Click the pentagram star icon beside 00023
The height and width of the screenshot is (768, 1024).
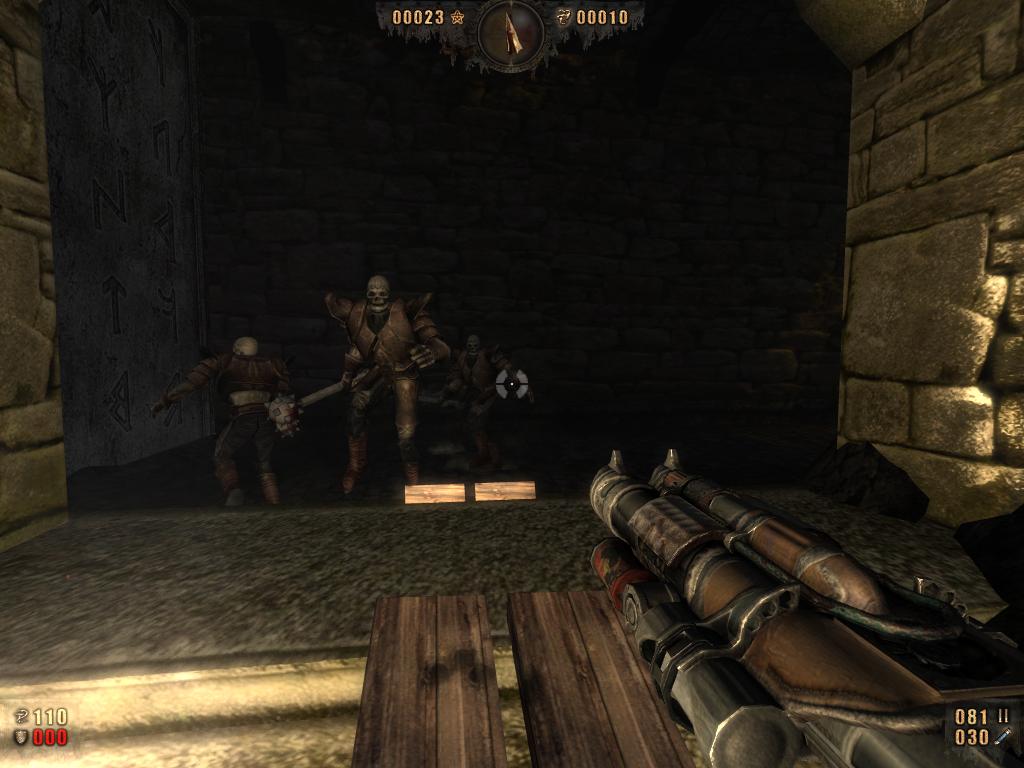tap(458, 17)
